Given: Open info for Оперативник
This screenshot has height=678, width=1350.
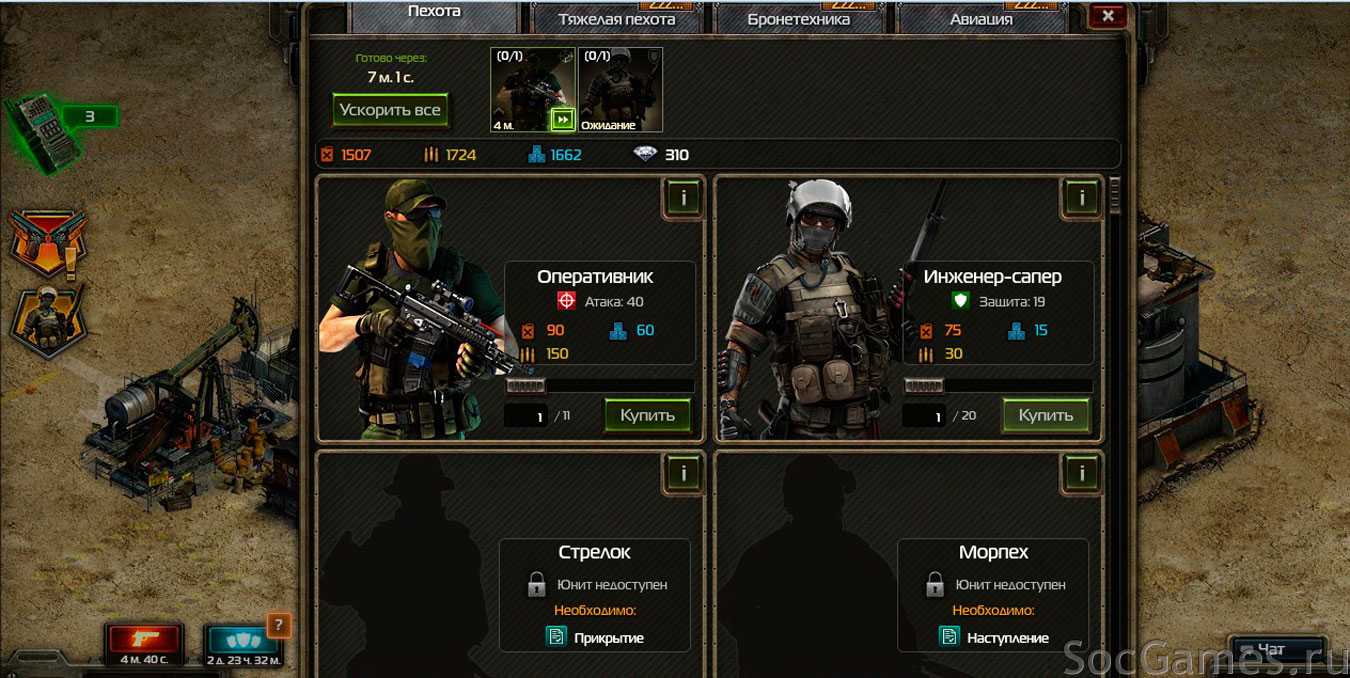Looking at the screenshot, I should click(x=683, y=198).
